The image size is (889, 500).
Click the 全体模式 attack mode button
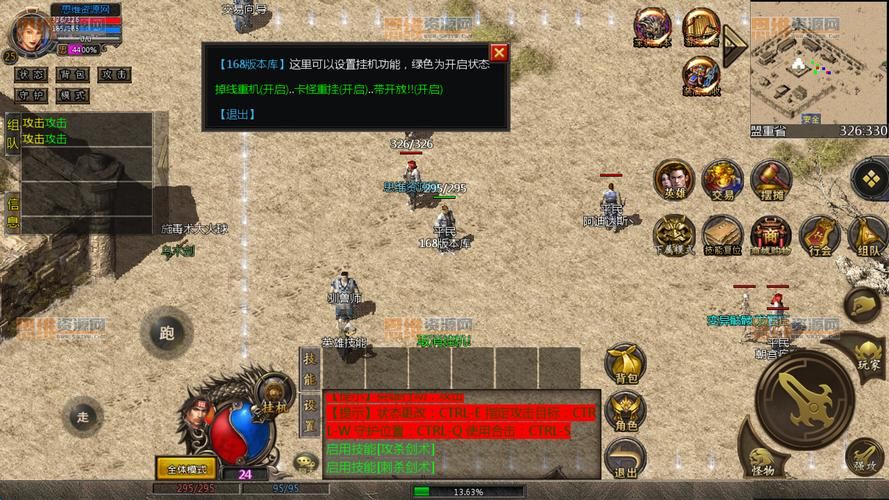[x=186, y=468]
